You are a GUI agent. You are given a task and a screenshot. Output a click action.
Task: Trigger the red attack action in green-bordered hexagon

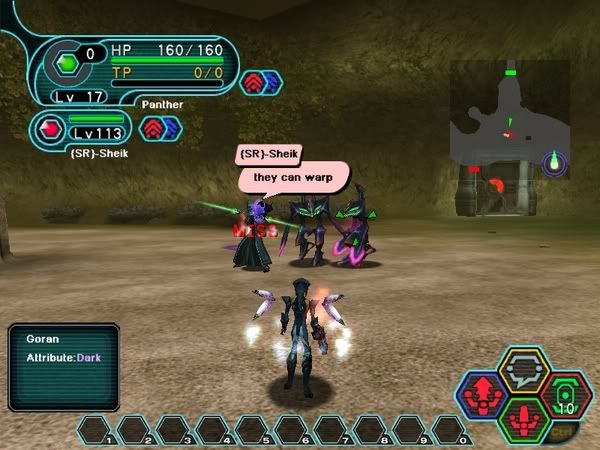click(x=524, y=419)
